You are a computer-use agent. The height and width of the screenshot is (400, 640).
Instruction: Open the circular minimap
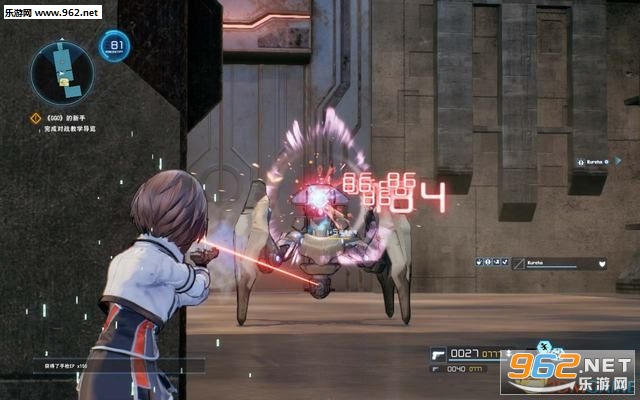coord(61,72)
